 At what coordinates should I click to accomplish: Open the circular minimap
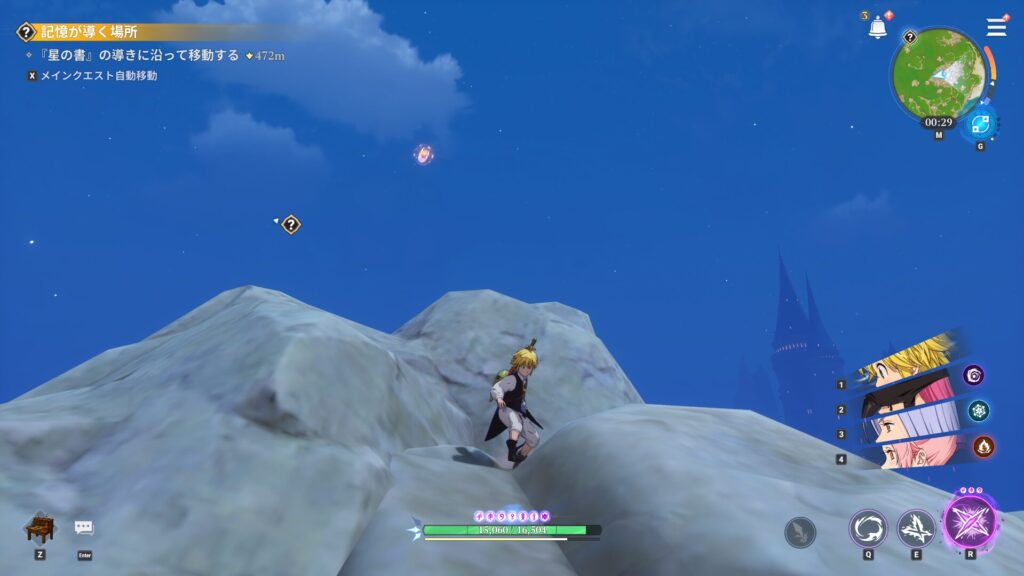coord(938,74)
